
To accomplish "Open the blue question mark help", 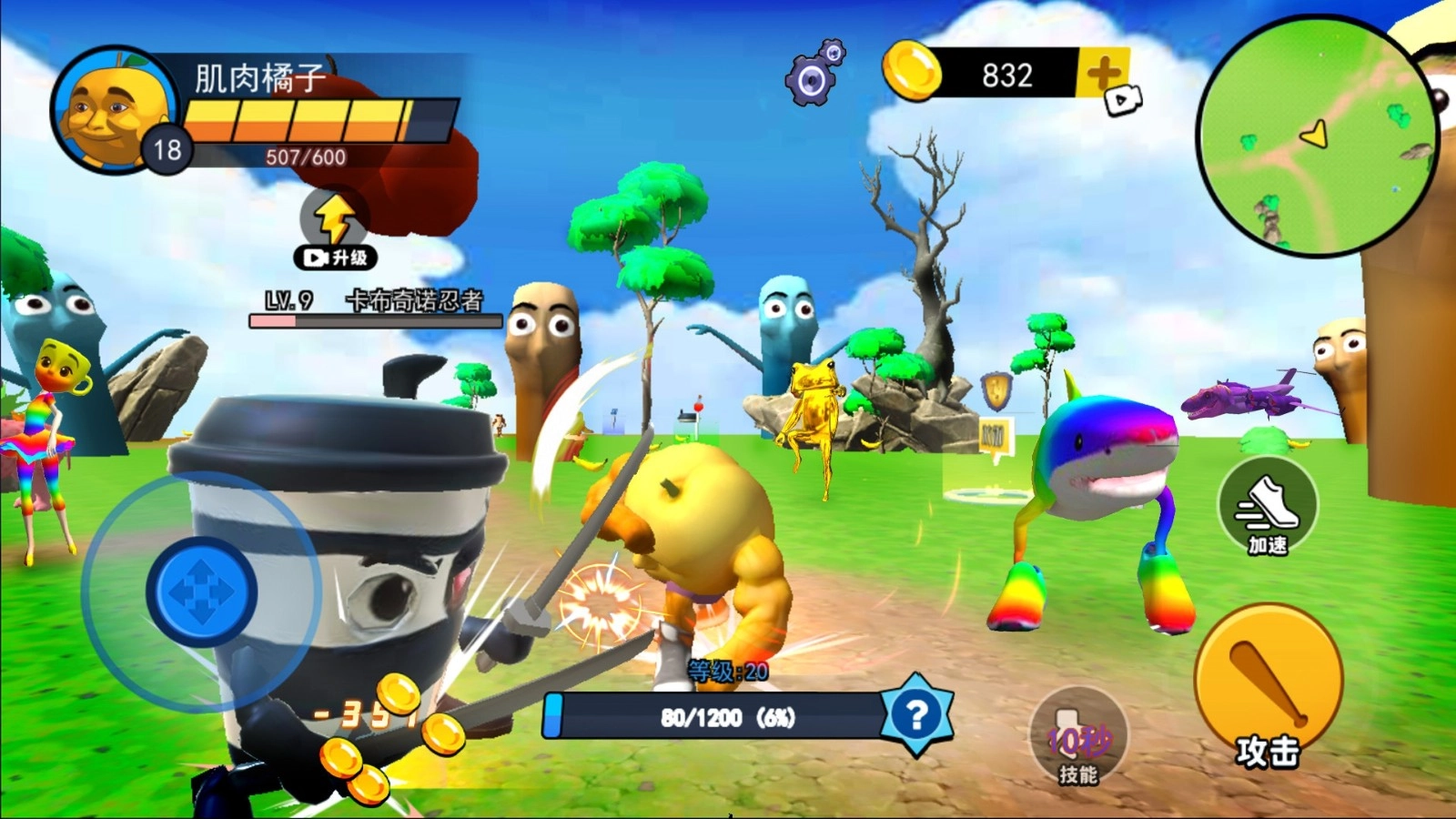I will pyautogui.click(x=915, y=715).
